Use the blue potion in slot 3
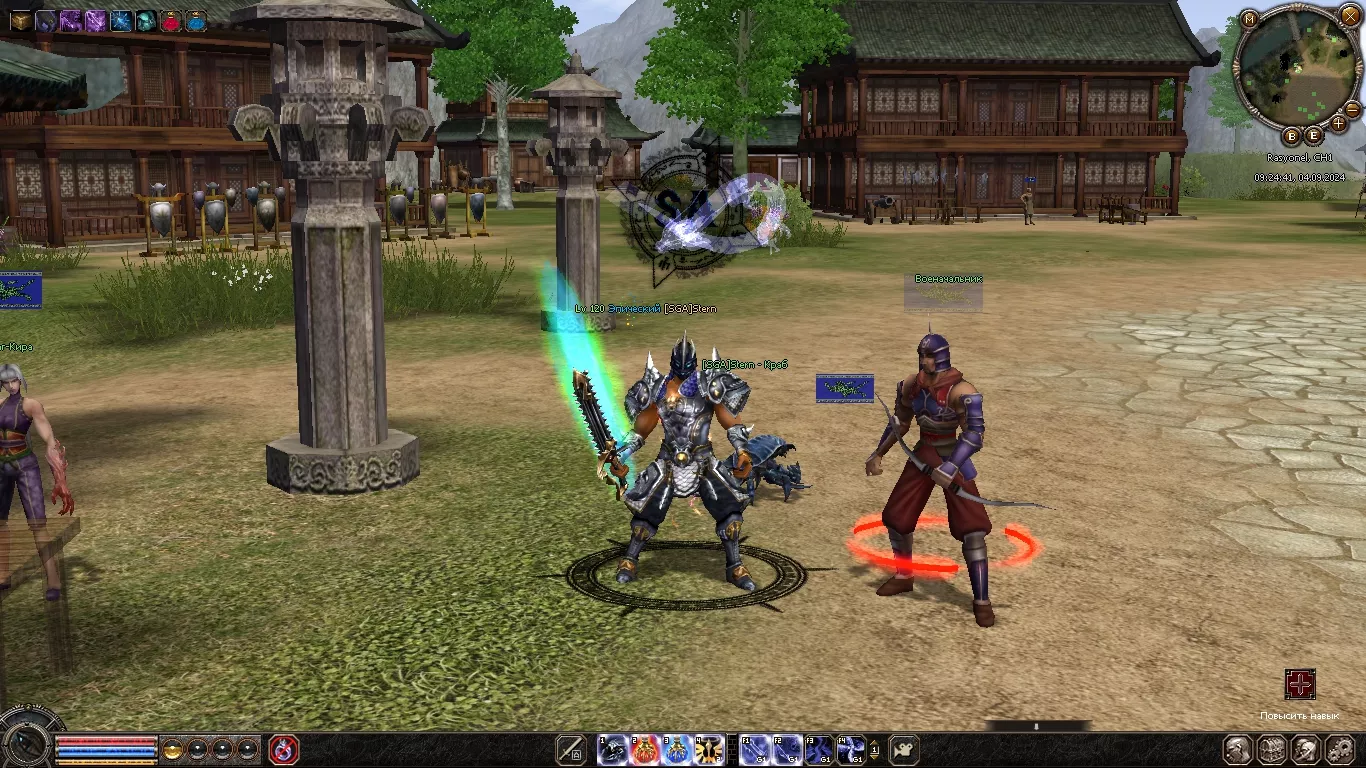Screen dimensions: 1366x768 [x=677, y=749]
